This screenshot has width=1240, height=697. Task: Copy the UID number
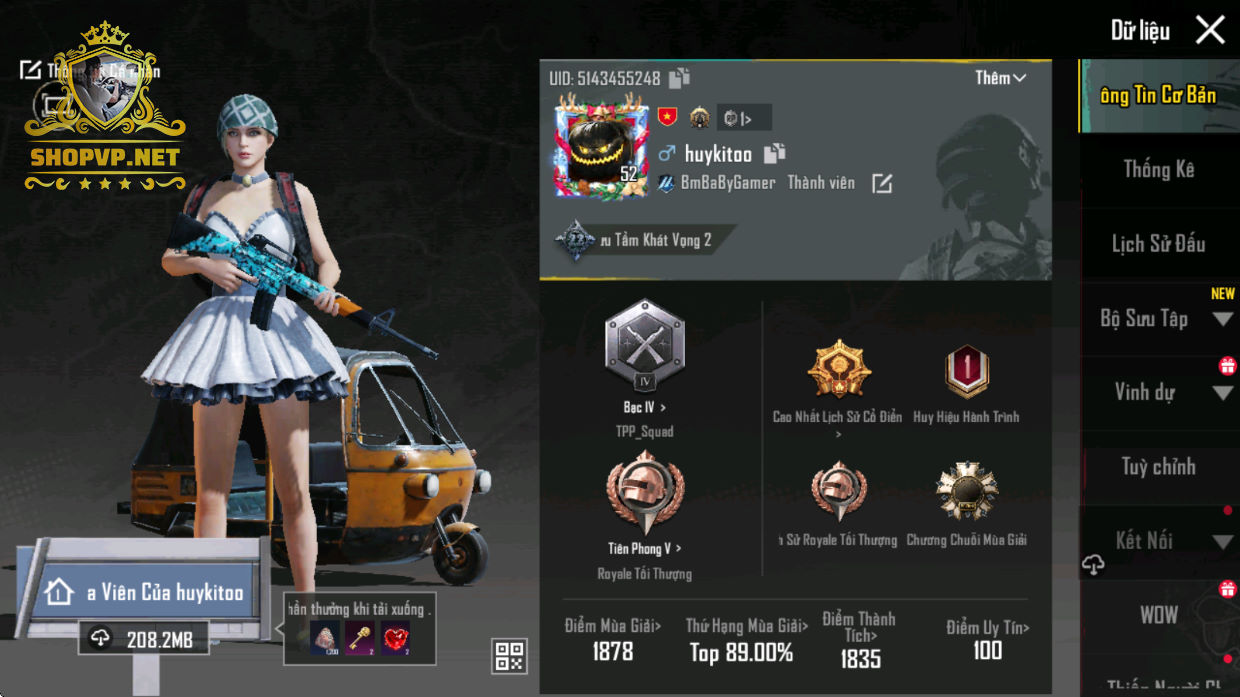coord(680,78)
